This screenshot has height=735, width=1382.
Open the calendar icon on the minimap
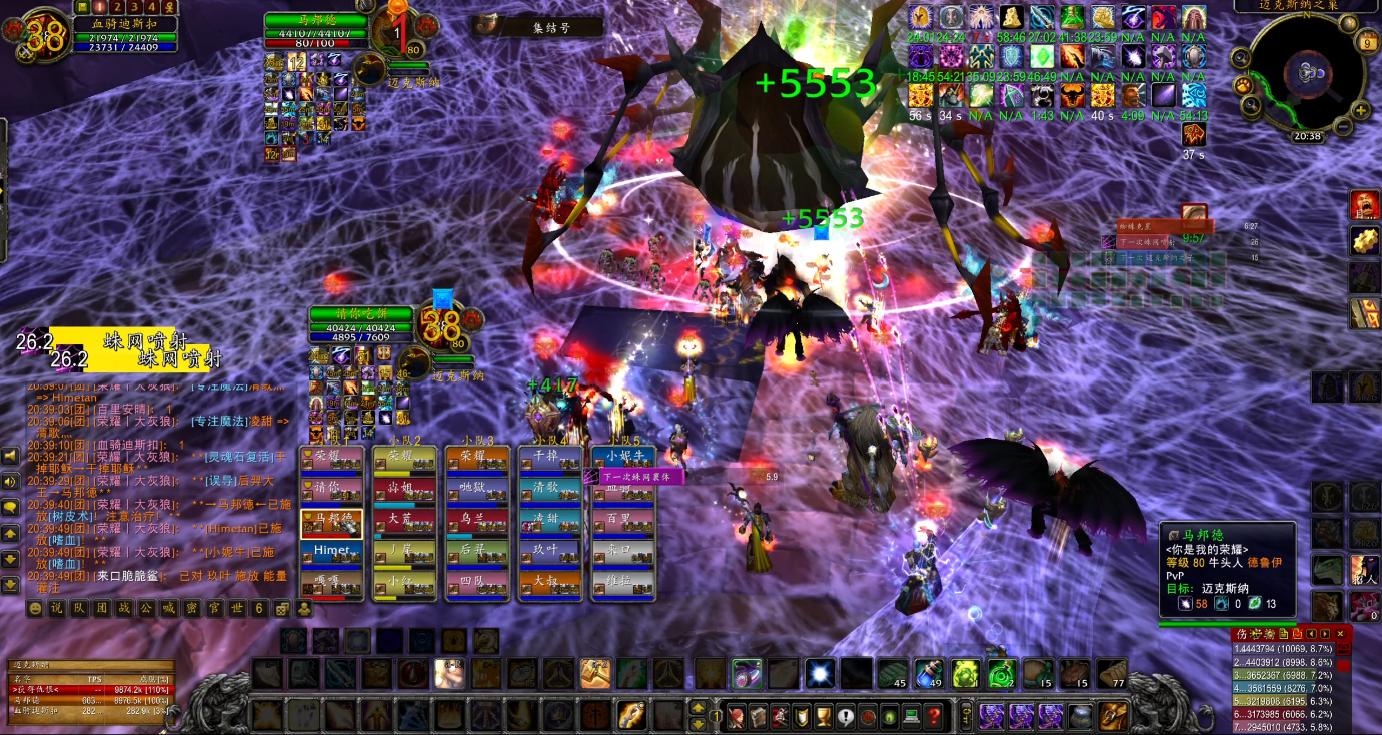coord(1367,41)
